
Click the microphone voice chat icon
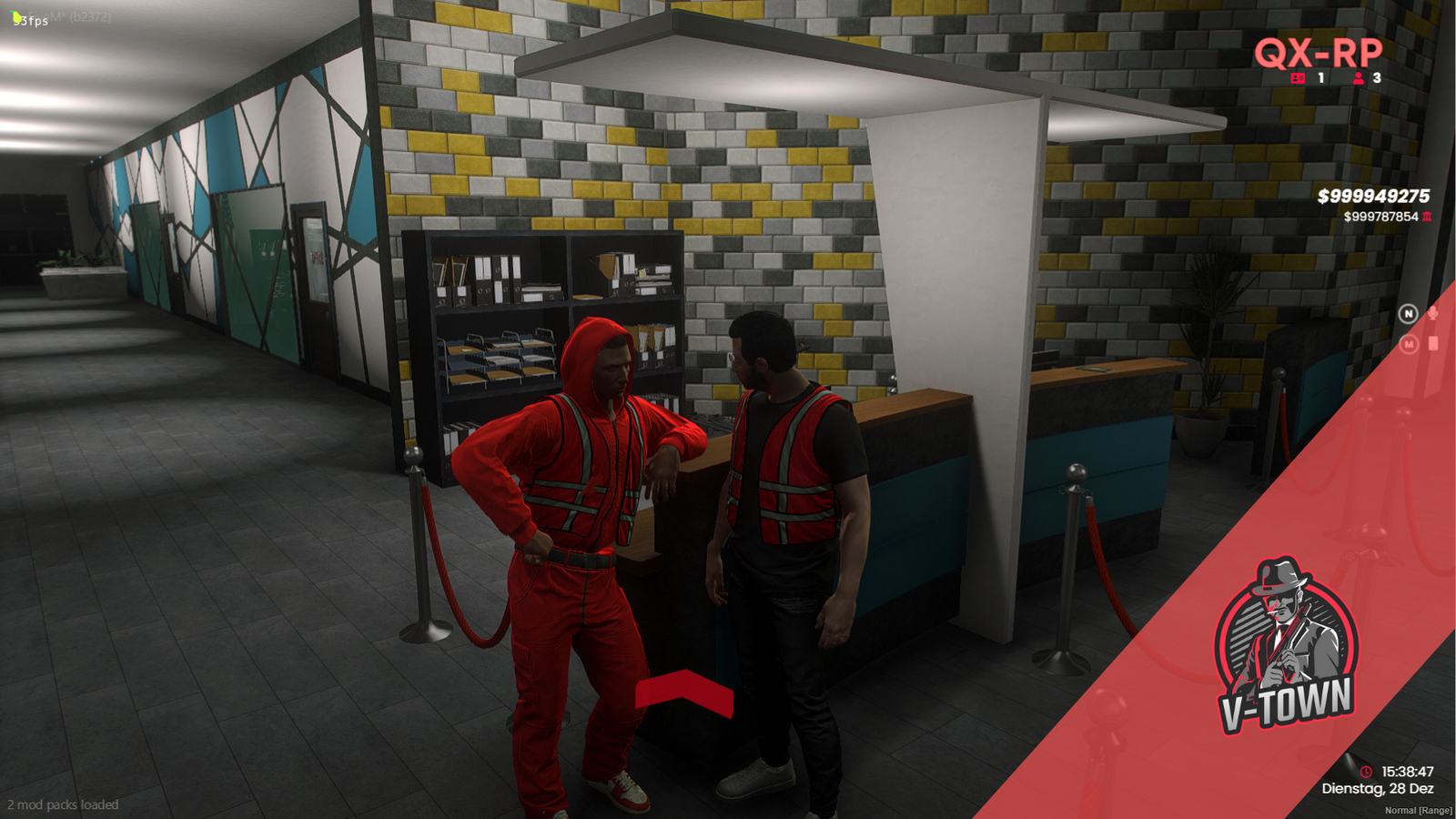click(x=1432, y=313)
